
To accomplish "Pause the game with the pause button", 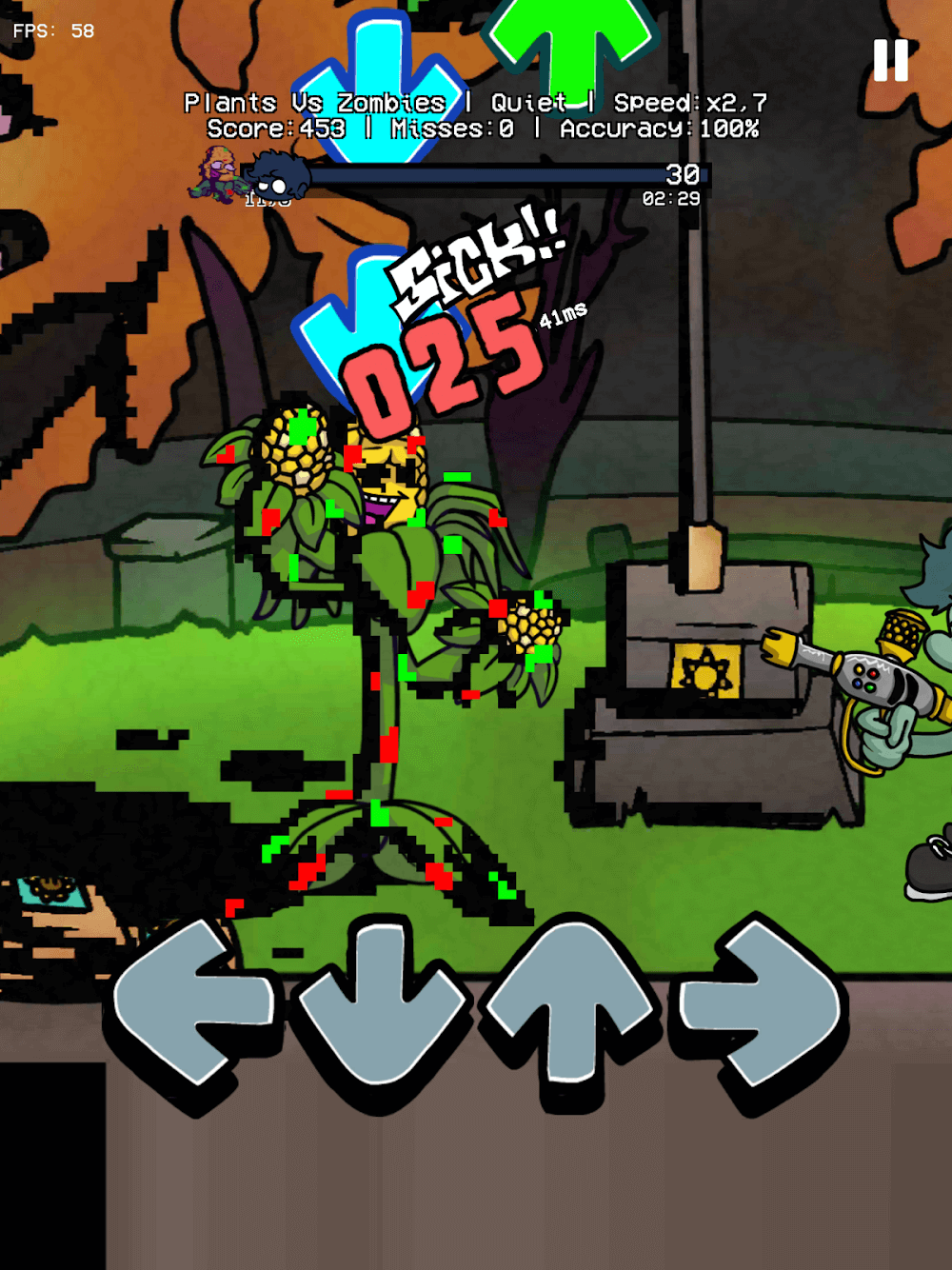I will [890, 60].
